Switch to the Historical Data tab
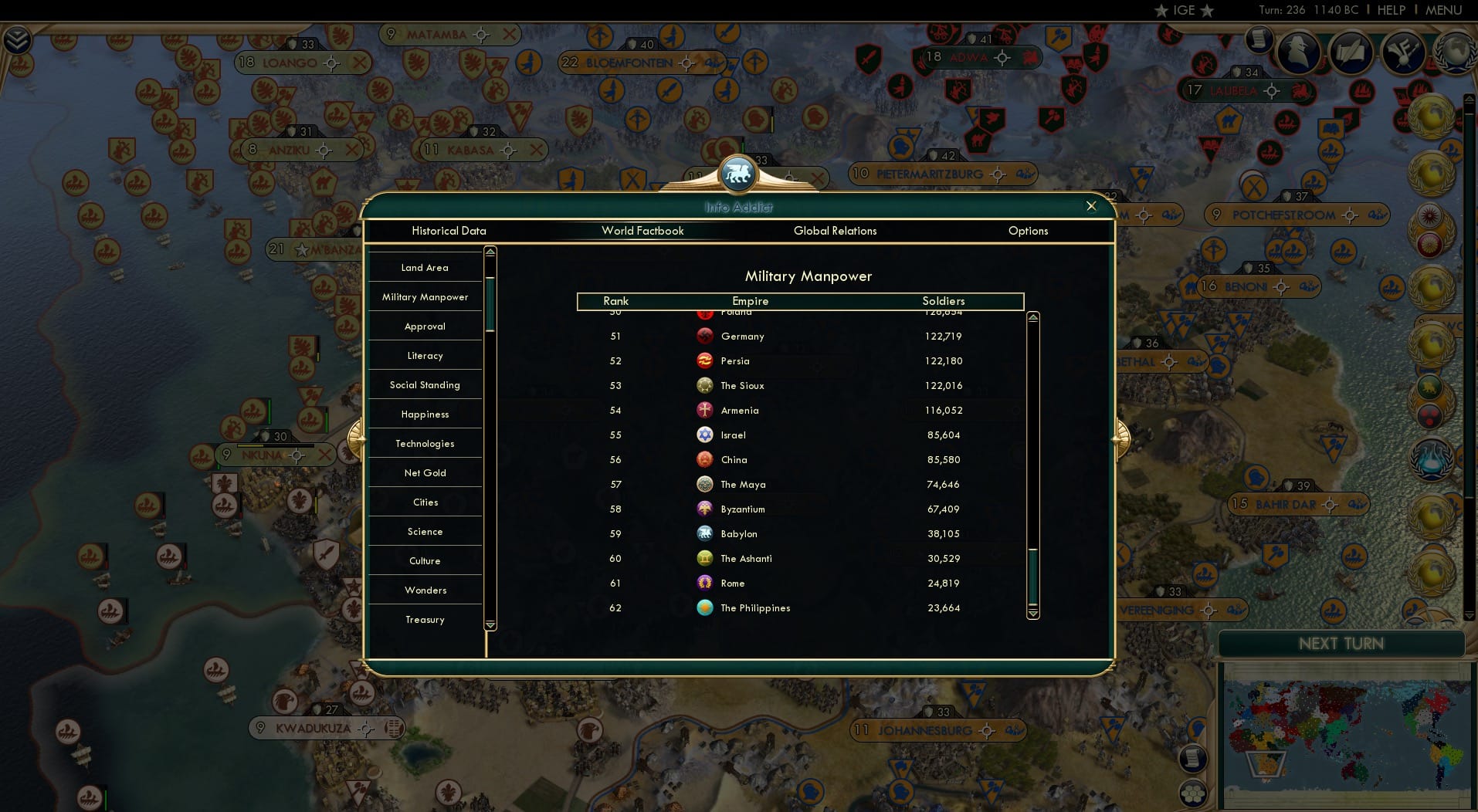This screenshot has width=1478, height=812. coord(449,231)
